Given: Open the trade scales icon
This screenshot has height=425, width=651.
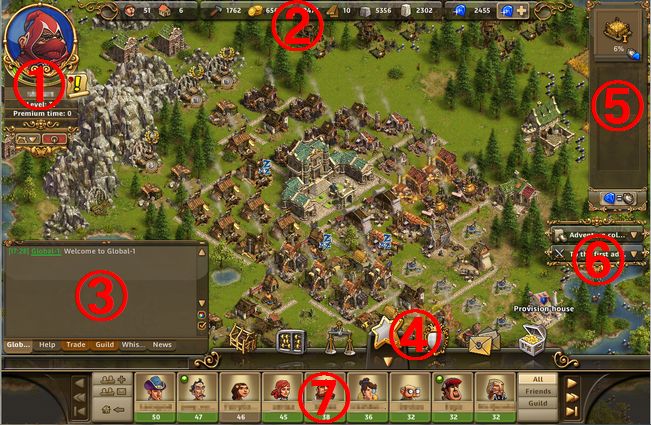Looking at the screenshot, I should [340, 341].
